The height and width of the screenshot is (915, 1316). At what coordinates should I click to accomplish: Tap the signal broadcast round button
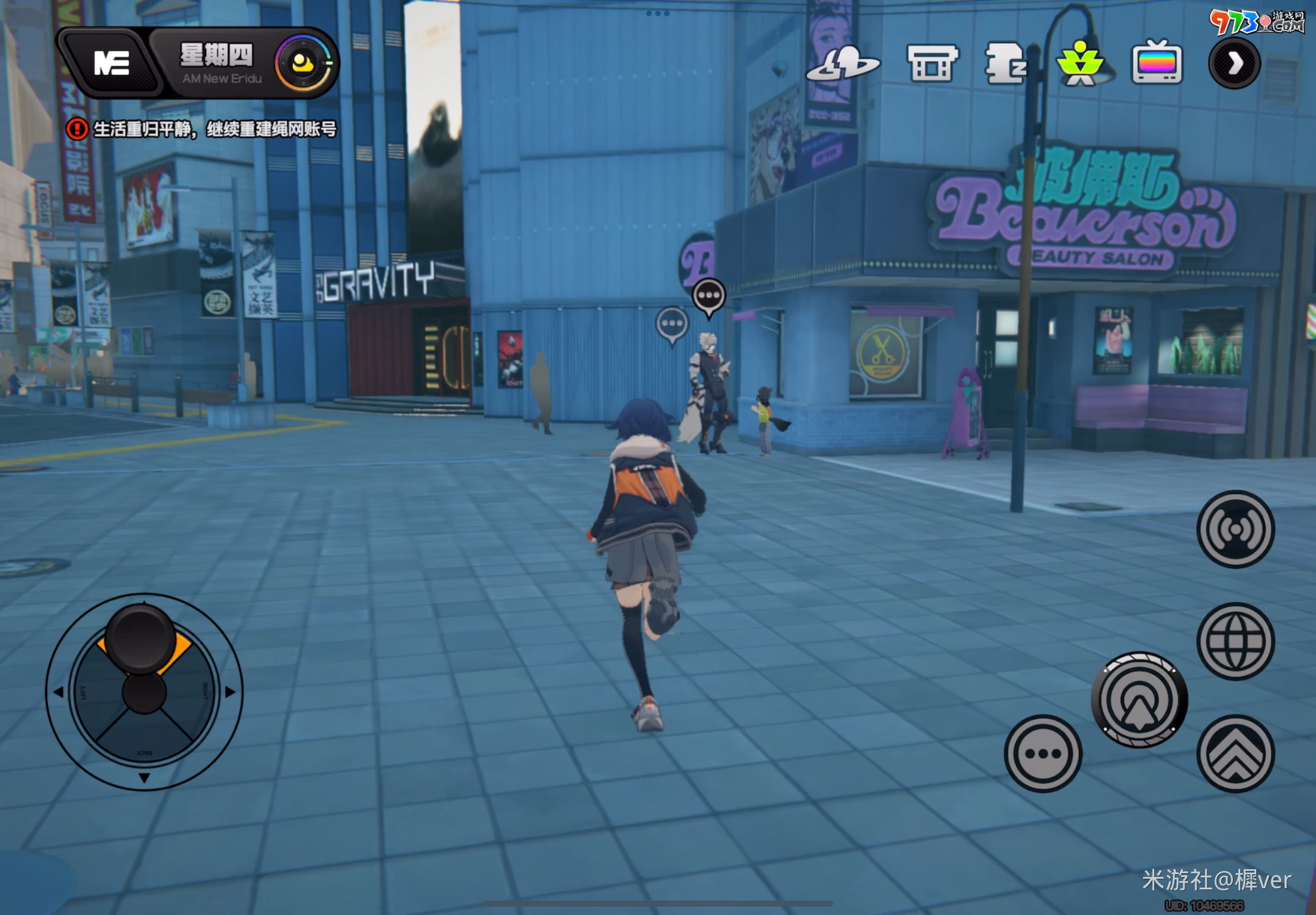tap(1235, 529)
